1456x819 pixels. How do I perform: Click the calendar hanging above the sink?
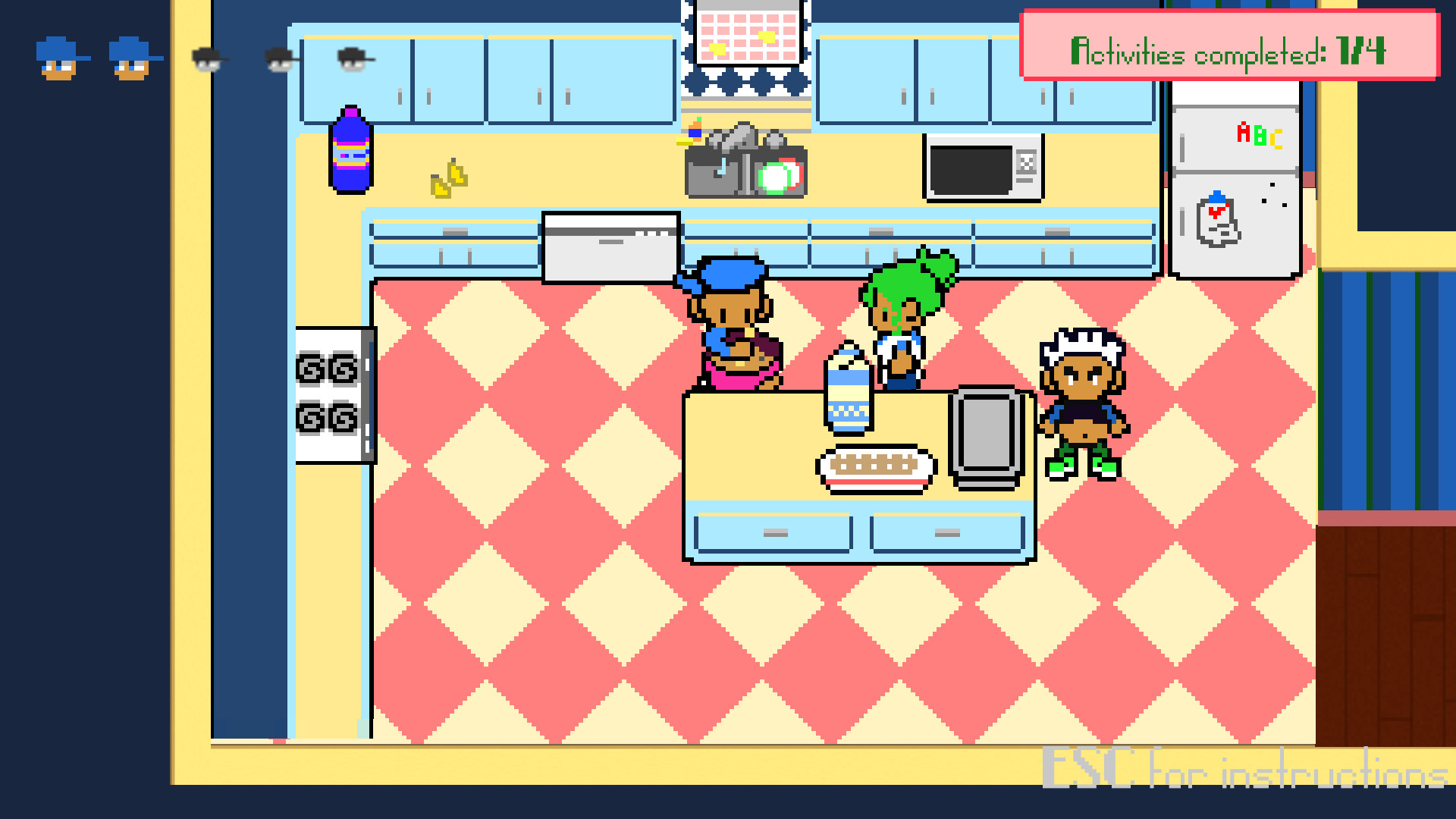pyautogui.click(x=745, y=30)
